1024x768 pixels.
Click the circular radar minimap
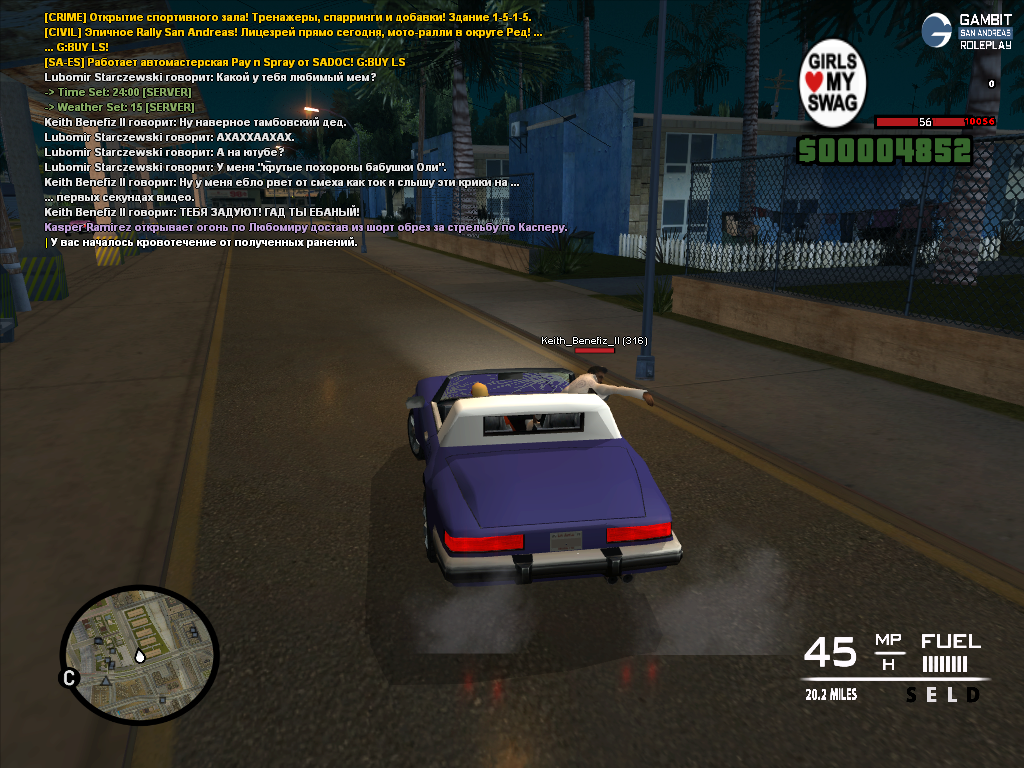[139, 654]
